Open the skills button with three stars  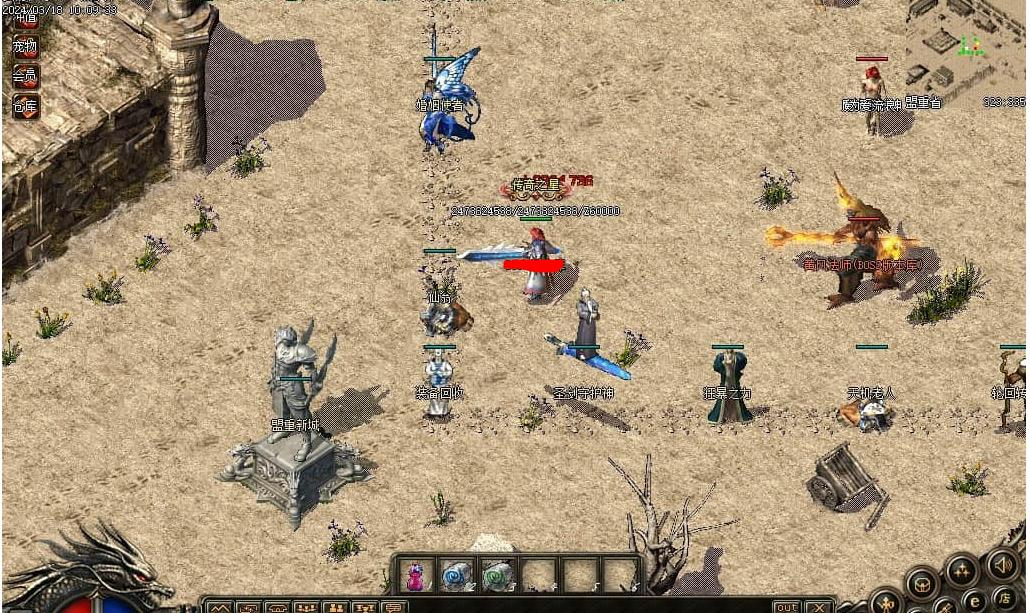(x=962, y=572)
